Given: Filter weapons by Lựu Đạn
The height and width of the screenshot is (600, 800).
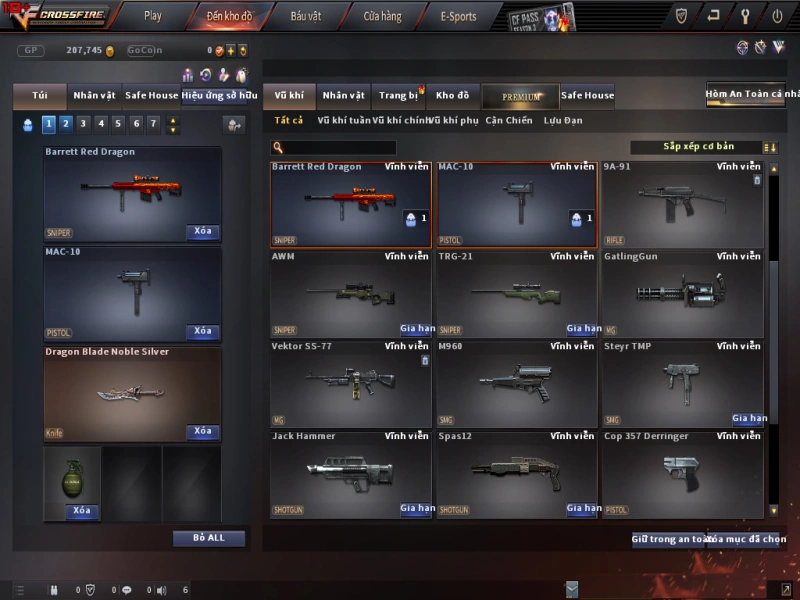Looking at the screenshot, I should (563, 121).
